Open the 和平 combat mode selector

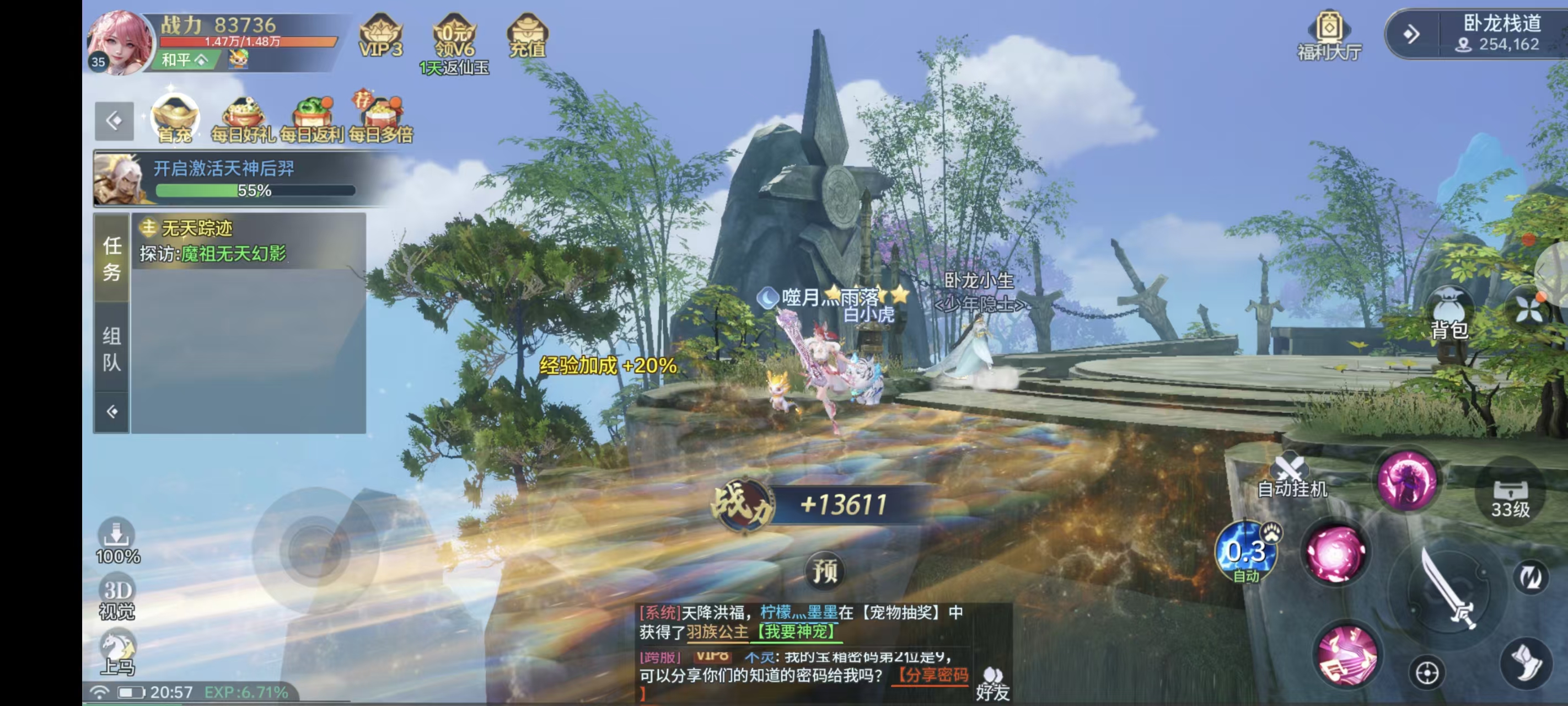click(185, 60)
